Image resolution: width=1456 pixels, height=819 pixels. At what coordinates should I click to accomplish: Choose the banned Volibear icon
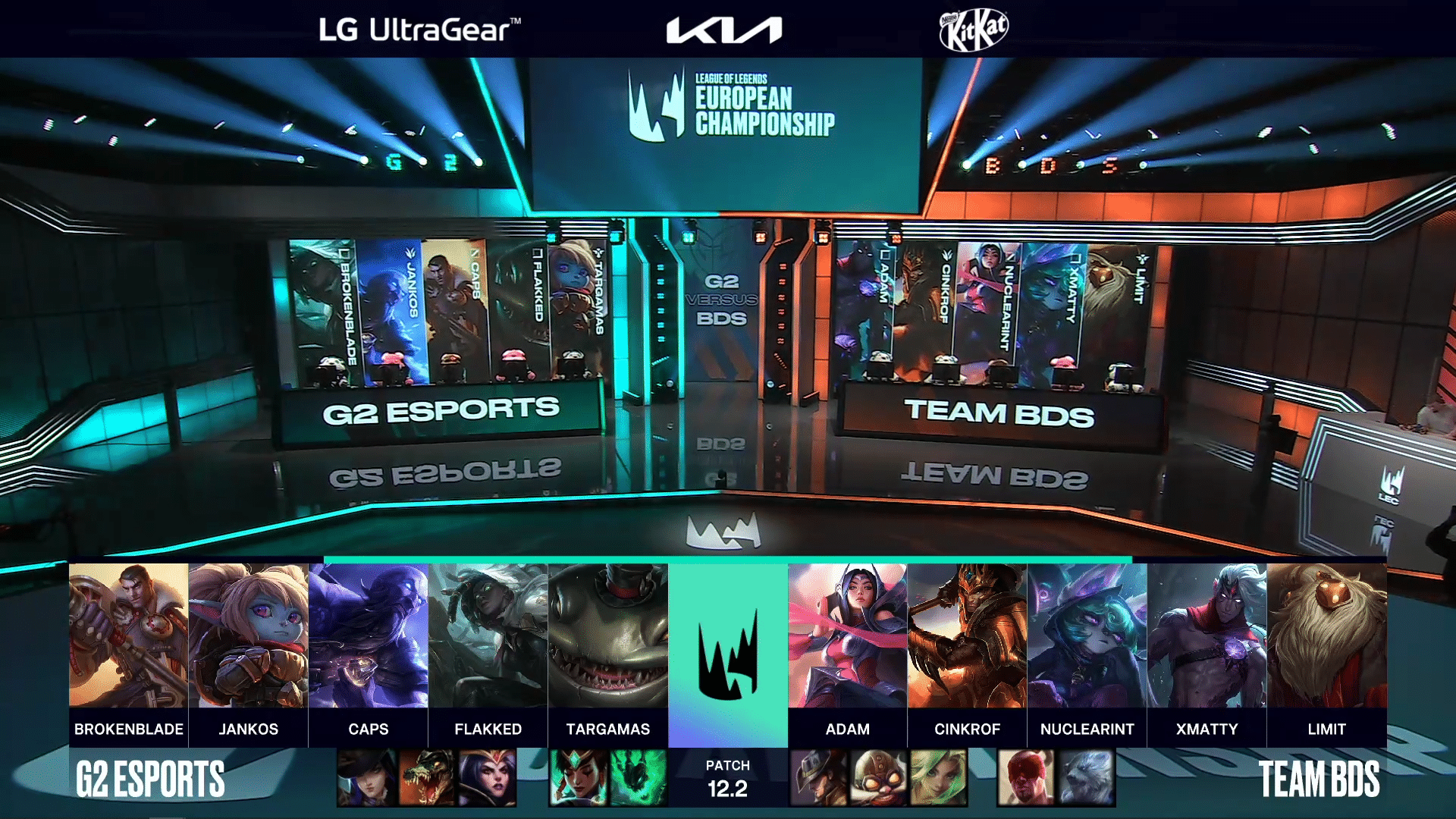[x=1086, y=777]
